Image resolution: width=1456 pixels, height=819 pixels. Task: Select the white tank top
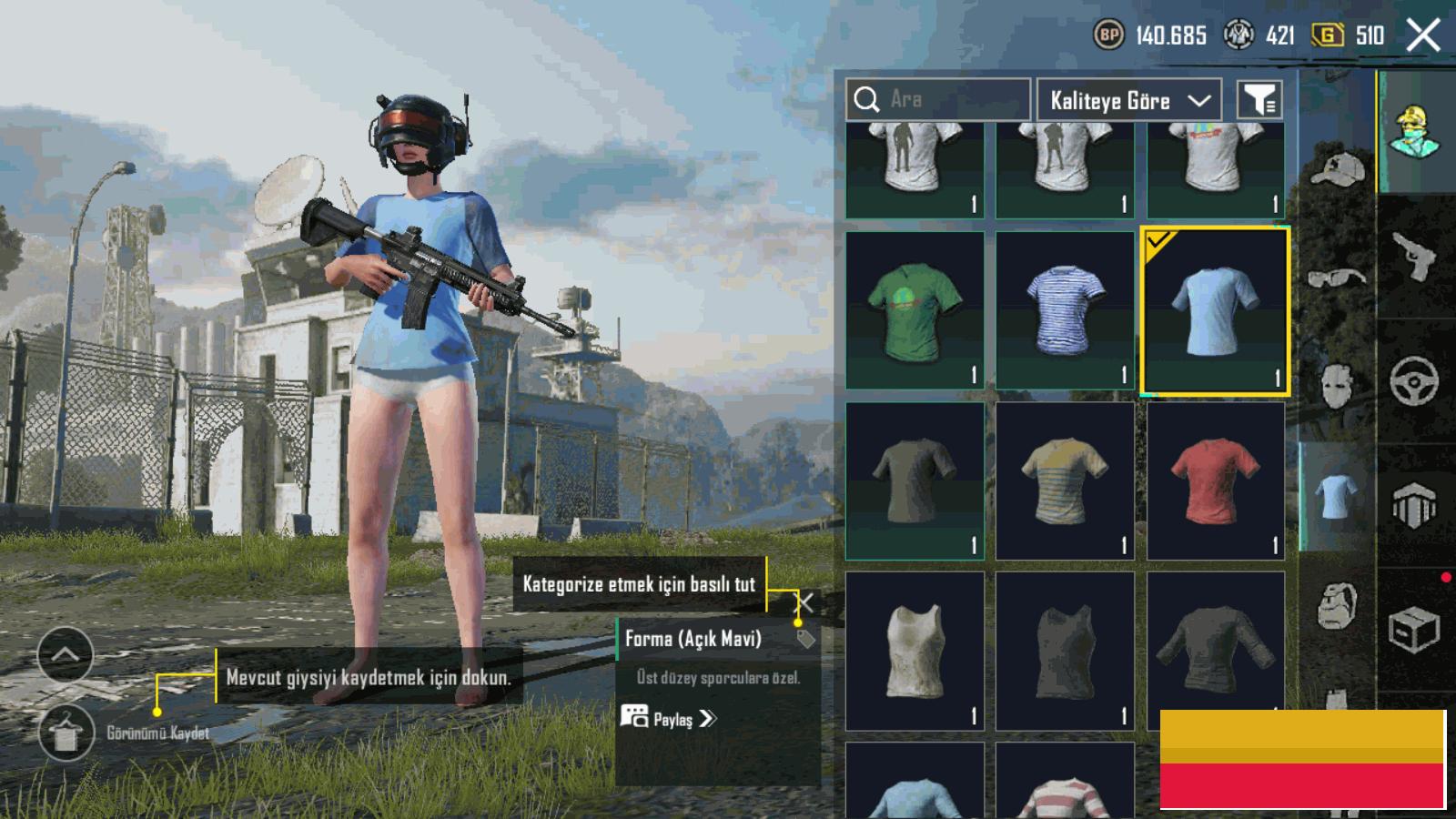click(x=915, y=651)
